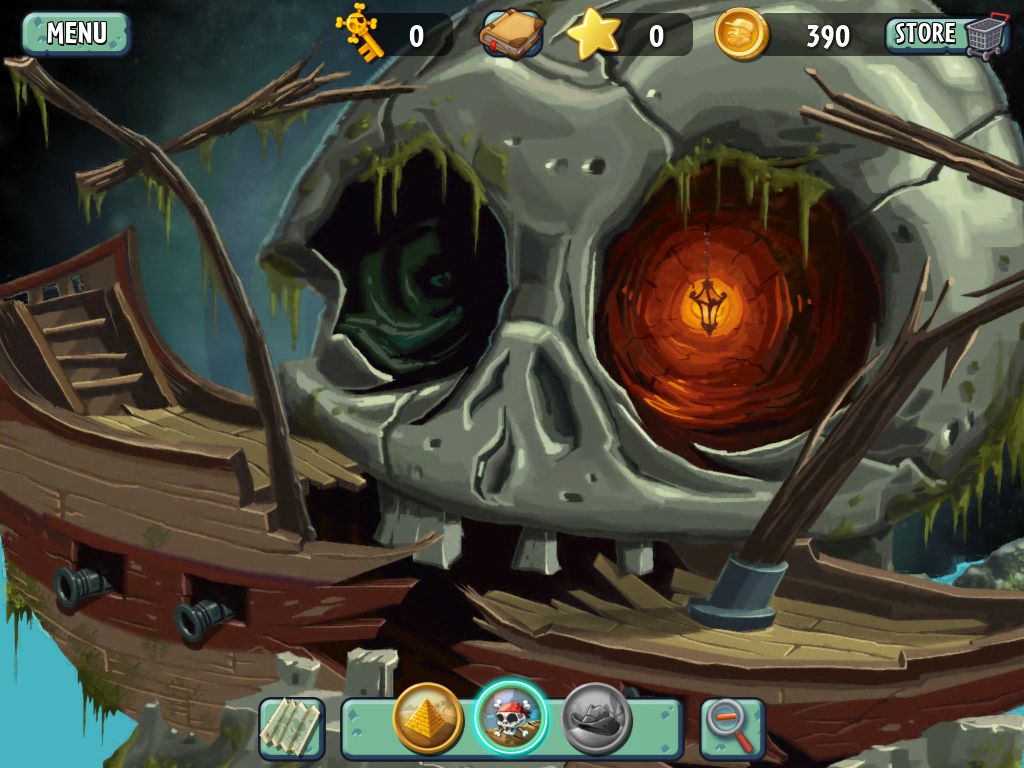Screen dimensions: 1024x768
Task: Choose the locked cowboy hat world
Action: tap(596, 718)
